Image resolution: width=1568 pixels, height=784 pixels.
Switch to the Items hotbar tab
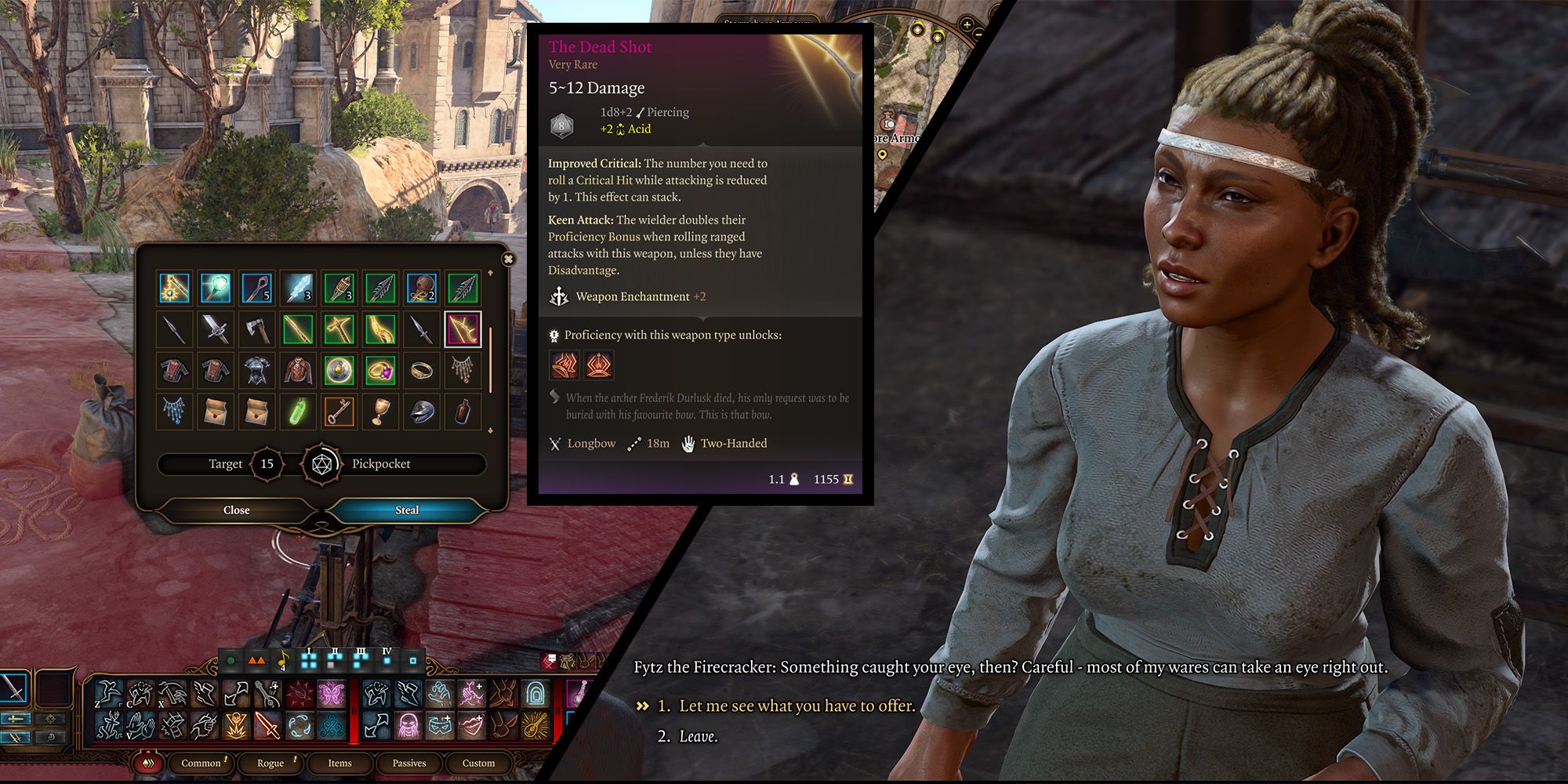339,763
